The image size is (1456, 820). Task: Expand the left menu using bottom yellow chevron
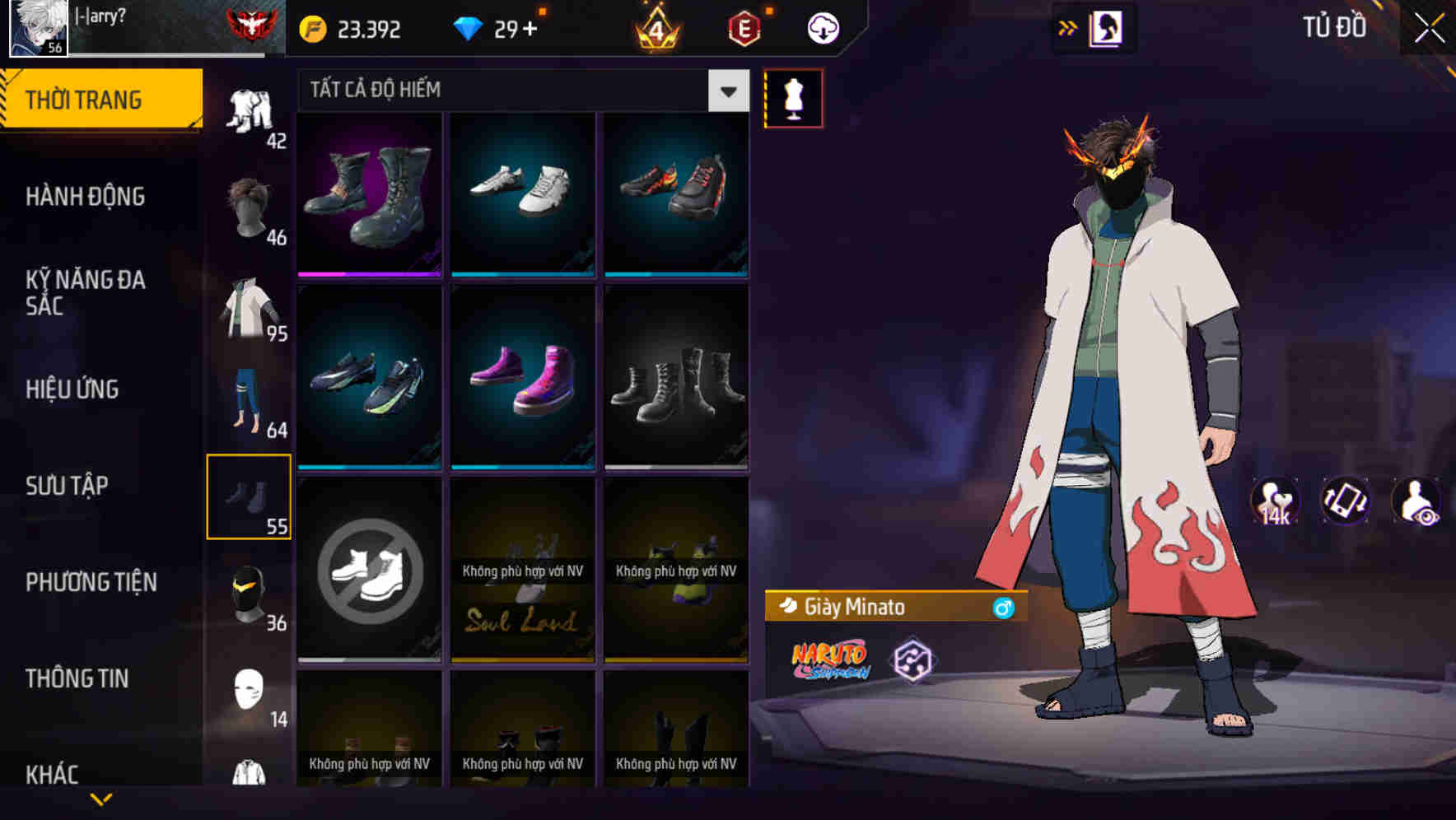(101, 800)
